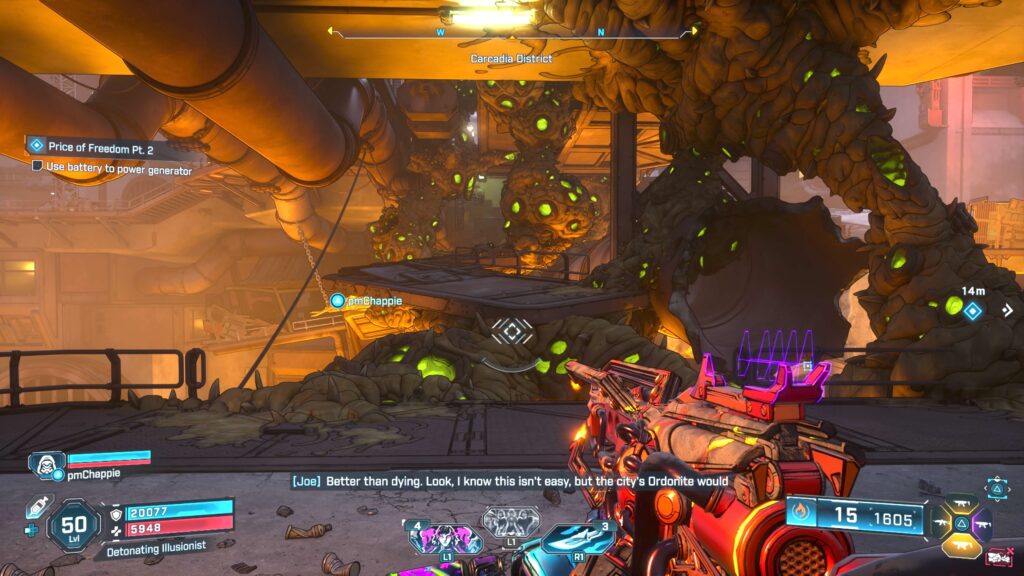Click the red crossed-out vehicle icon
1024x576 pixels.
tap(999, 557)
